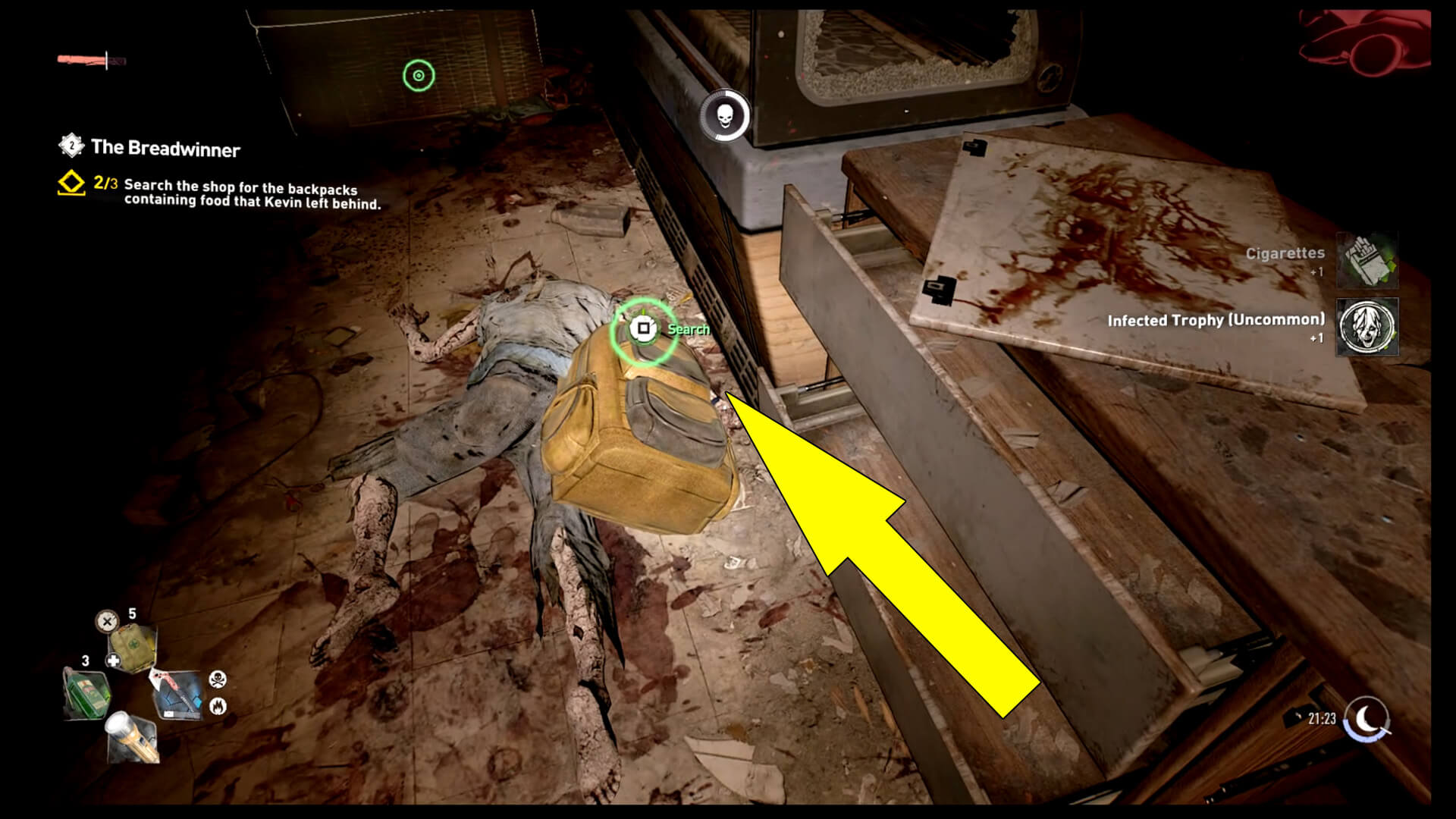This screenshot has width=1456, height=819.
Task: Click the skull and crossbones hazard icon
Action: click(x=217, y=679)
